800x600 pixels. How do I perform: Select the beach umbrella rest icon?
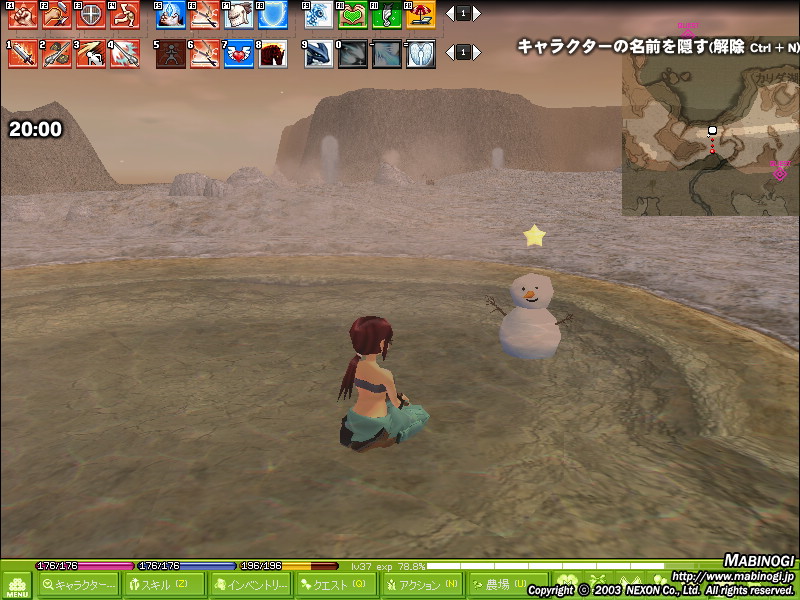coord(421,14)
